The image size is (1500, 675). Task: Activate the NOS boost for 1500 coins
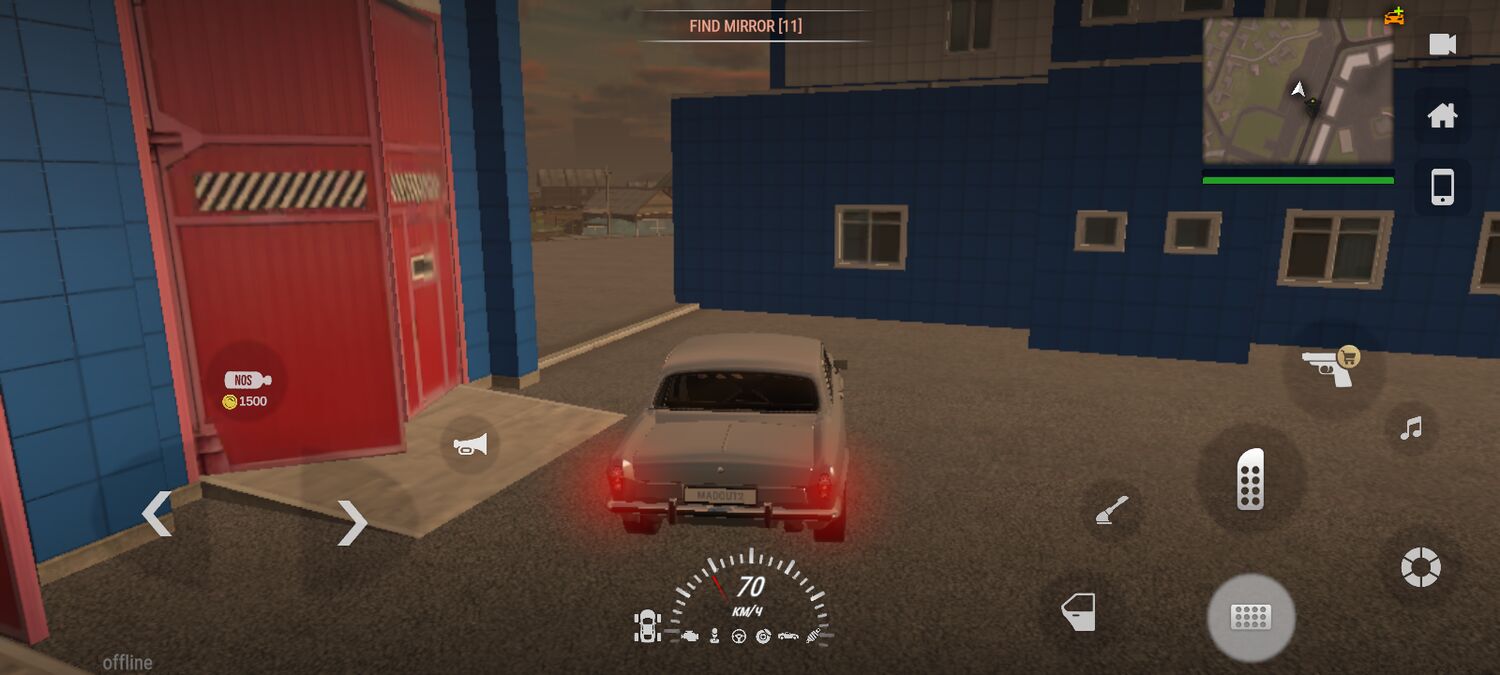[246, 389]
